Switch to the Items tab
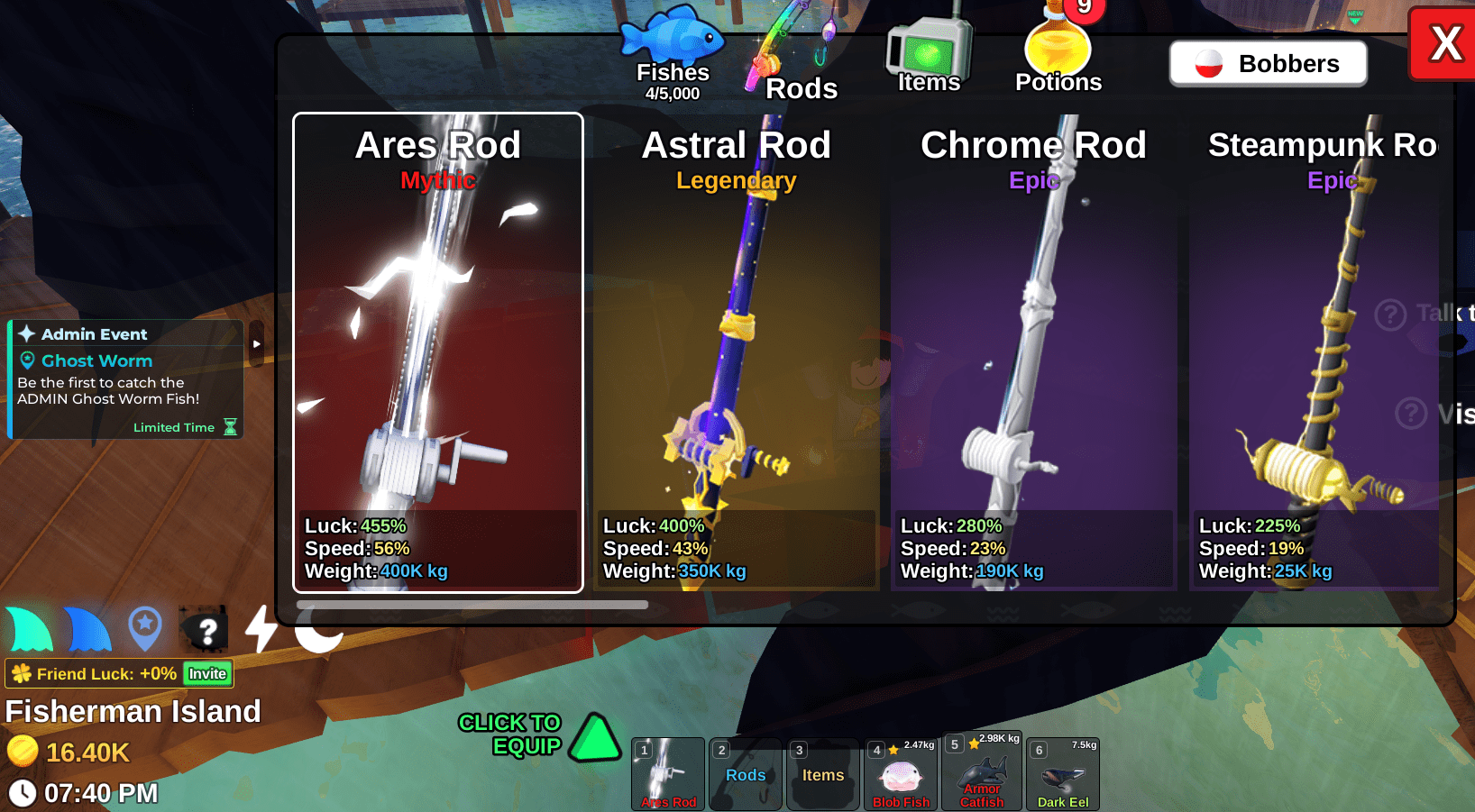 pos(929,56)
